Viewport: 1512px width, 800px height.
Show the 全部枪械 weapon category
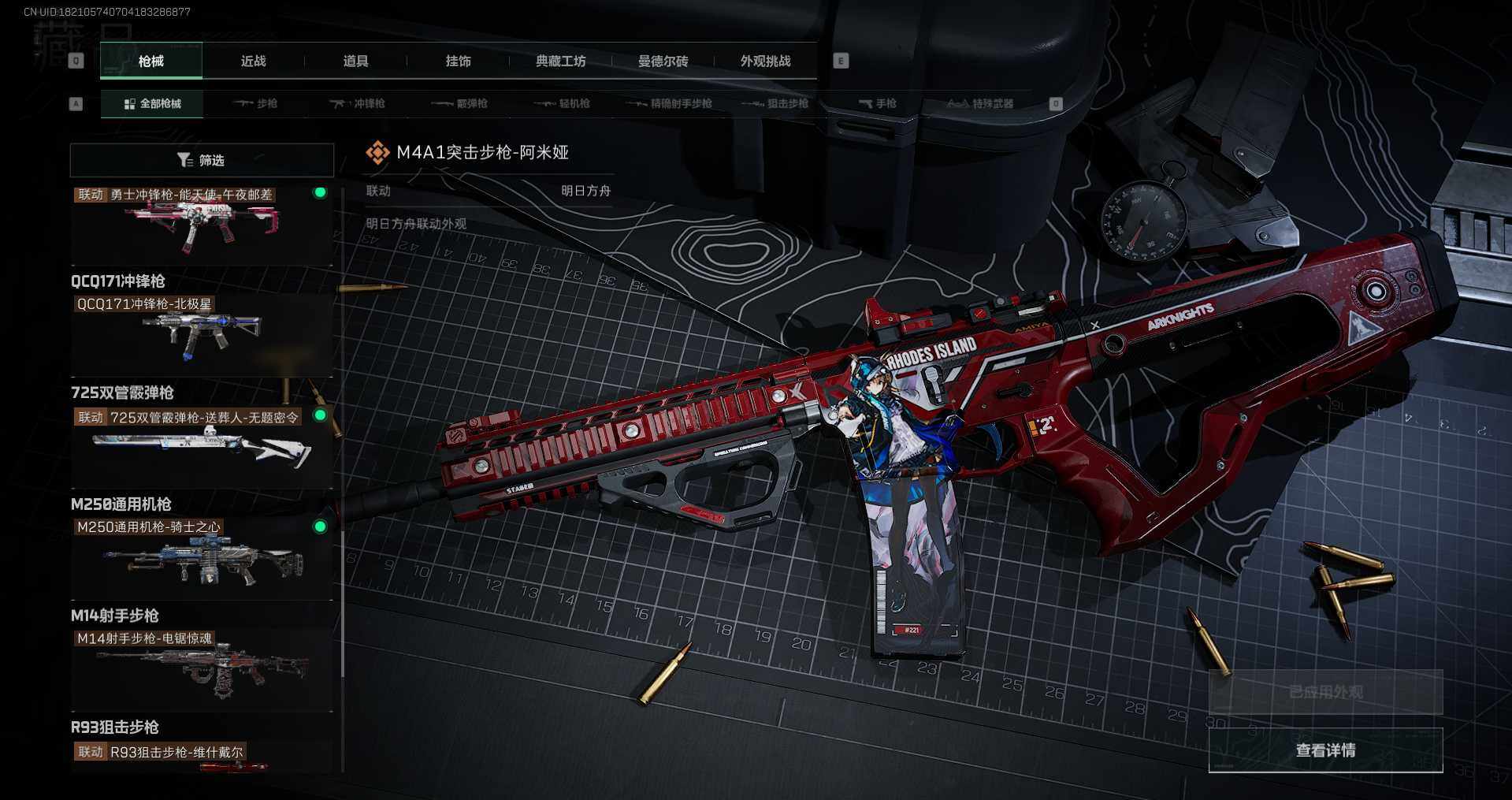pyautogui.click(x=152, y=104)
